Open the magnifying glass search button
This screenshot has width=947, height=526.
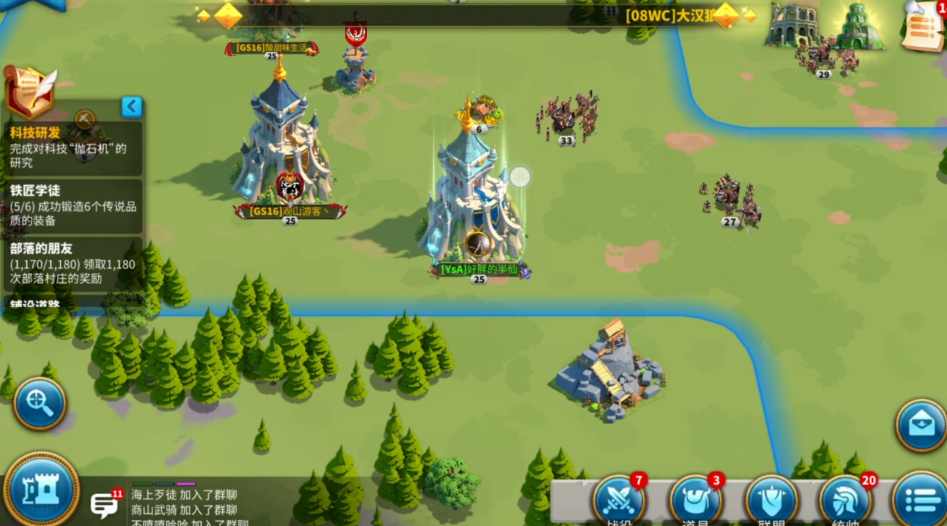point(40,403)
